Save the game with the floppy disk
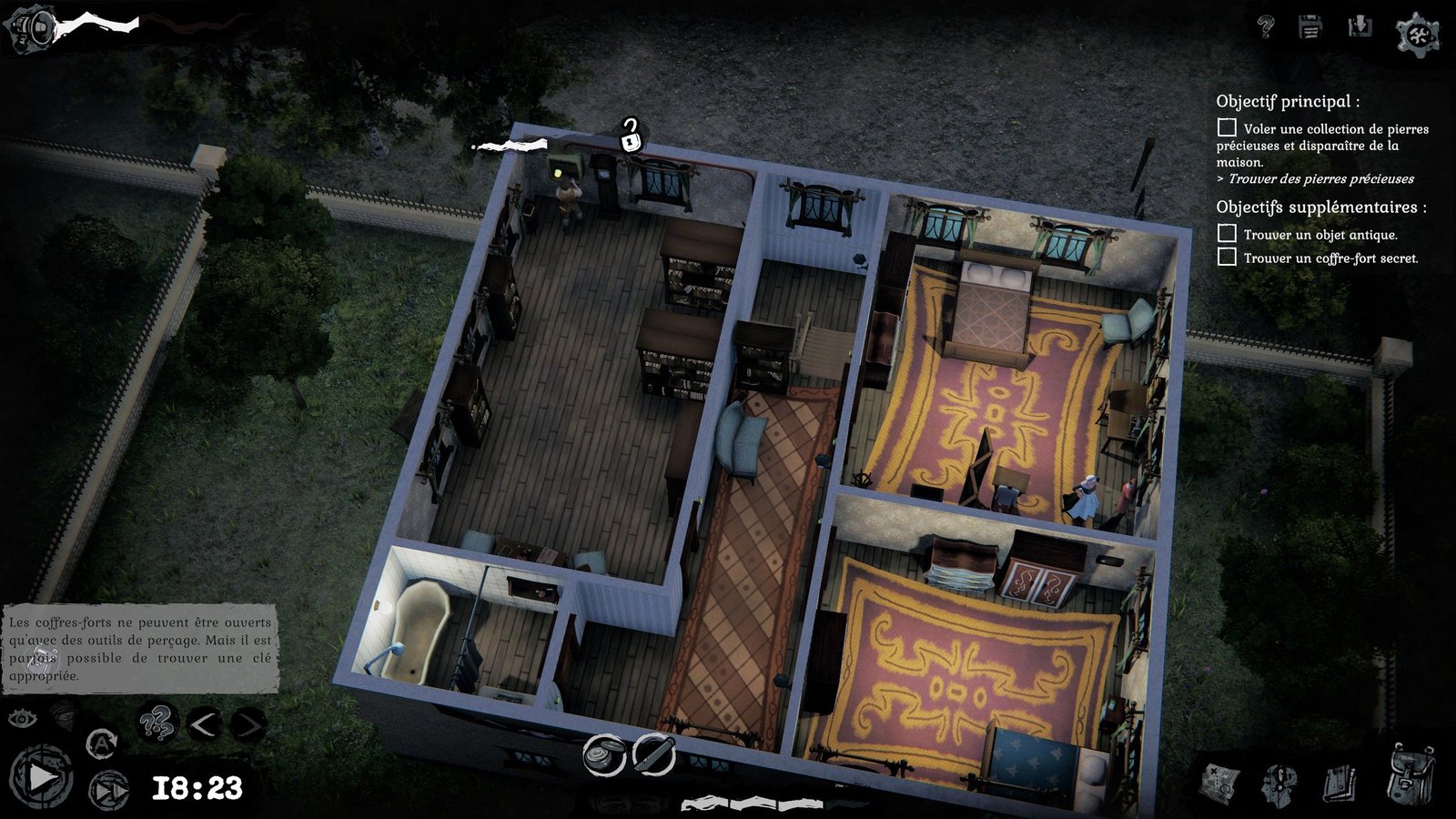This screenshot has height=819, width=1456. [1309, 27]
